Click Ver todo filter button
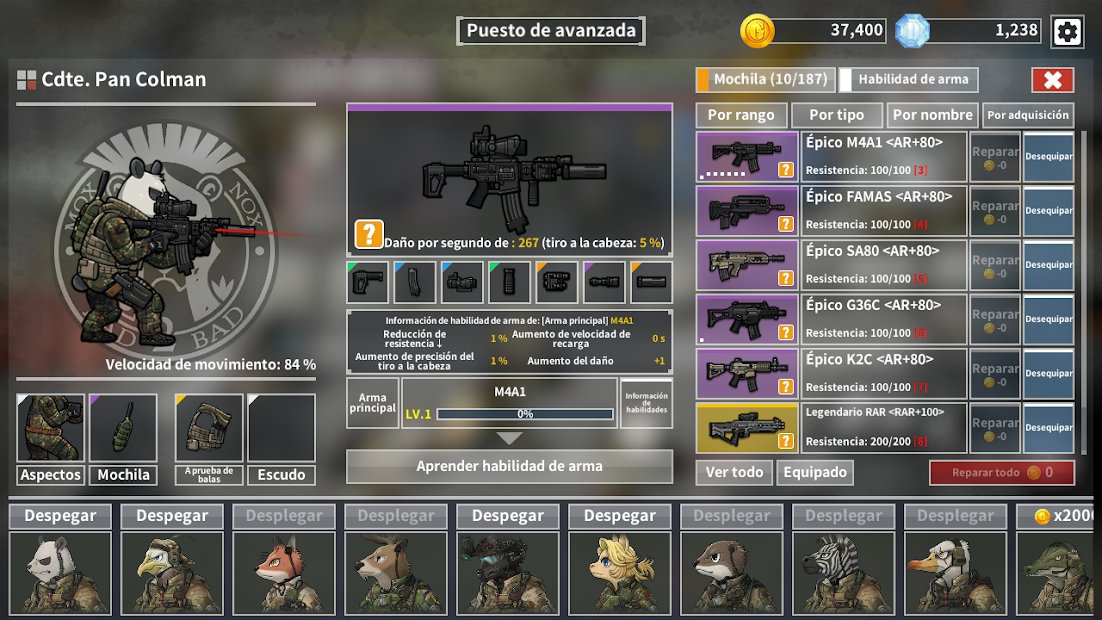Image resolution: width=1102 pixels, height=620 pixels. coord(734,472)
